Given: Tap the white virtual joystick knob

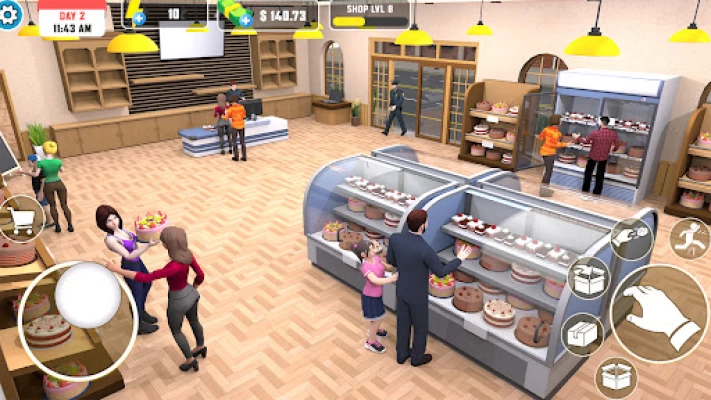Looking at the screenshot, I should (88, 296).
